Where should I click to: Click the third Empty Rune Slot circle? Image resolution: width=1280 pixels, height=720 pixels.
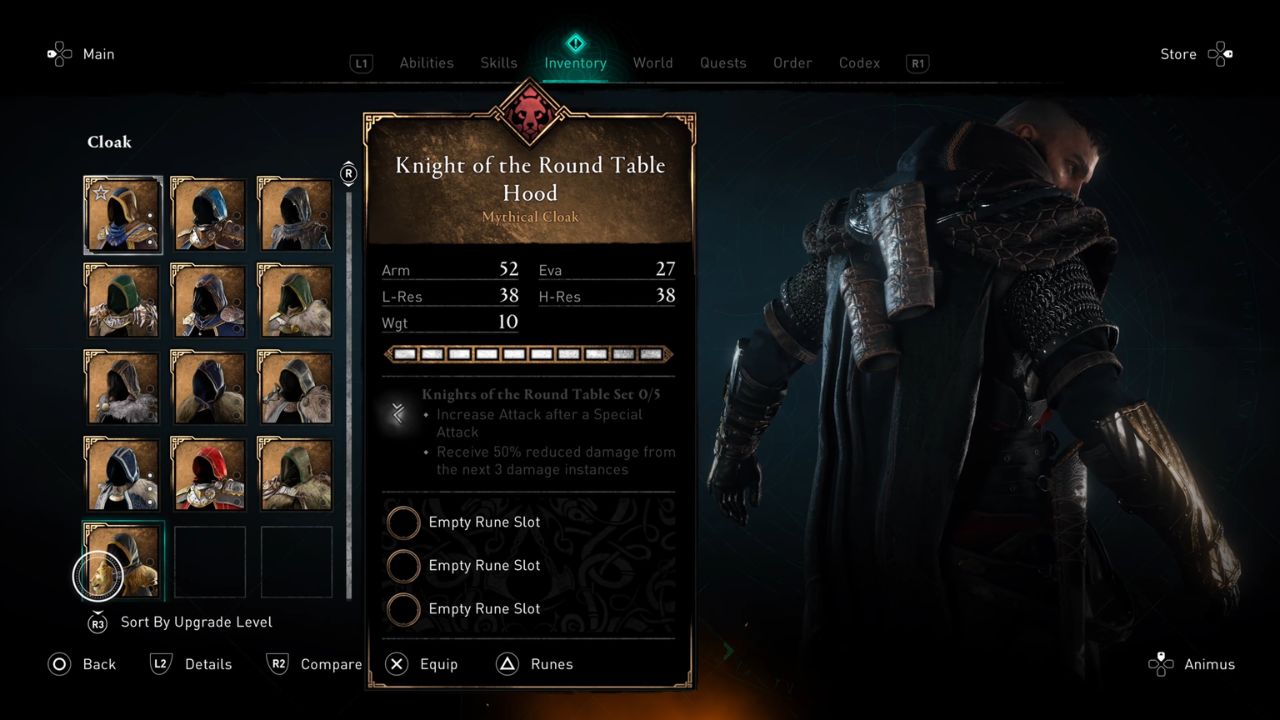pos(404,609)
